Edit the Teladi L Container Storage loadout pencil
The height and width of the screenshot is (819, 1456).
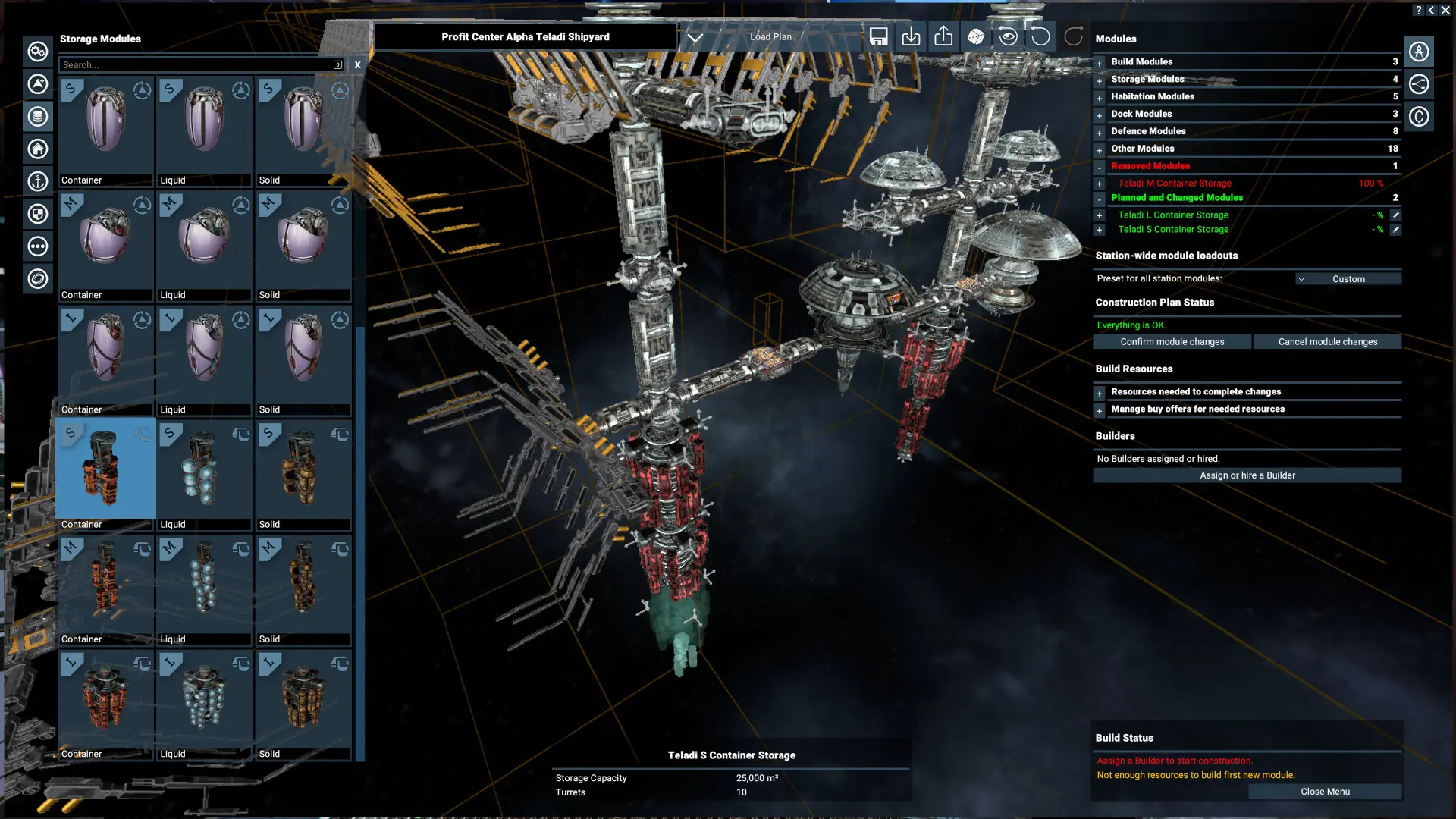(x=1396, y=215)
